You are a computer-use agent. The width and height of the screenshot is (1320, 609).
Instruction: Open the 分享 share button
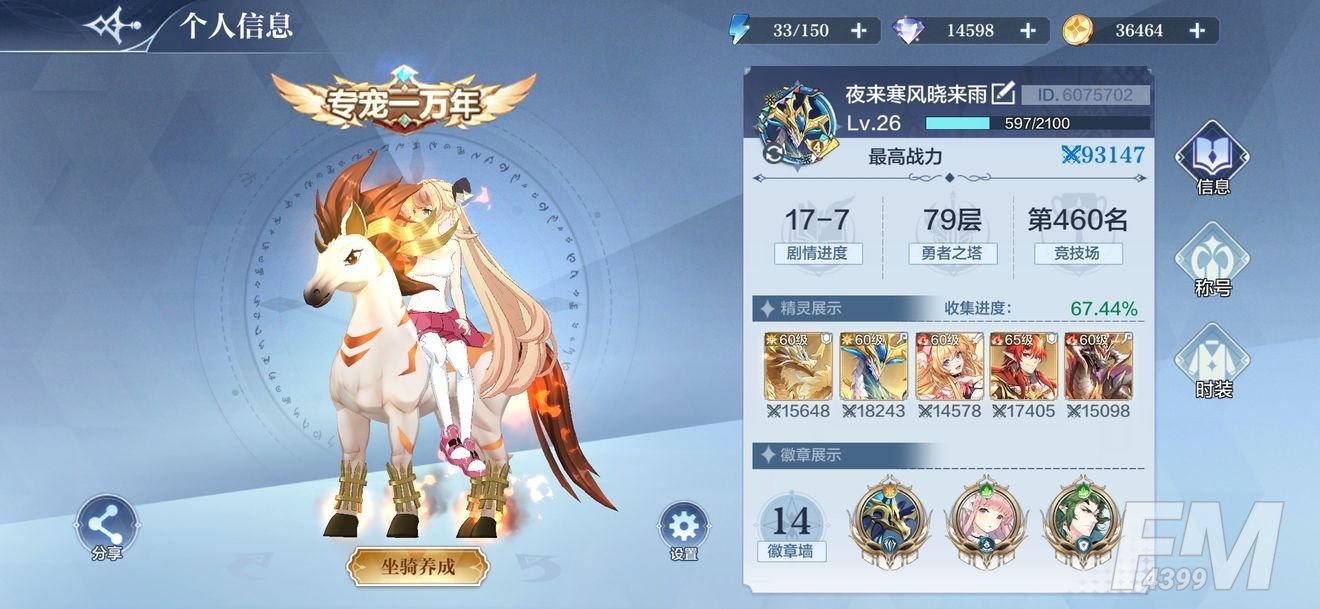click(106, 526)
